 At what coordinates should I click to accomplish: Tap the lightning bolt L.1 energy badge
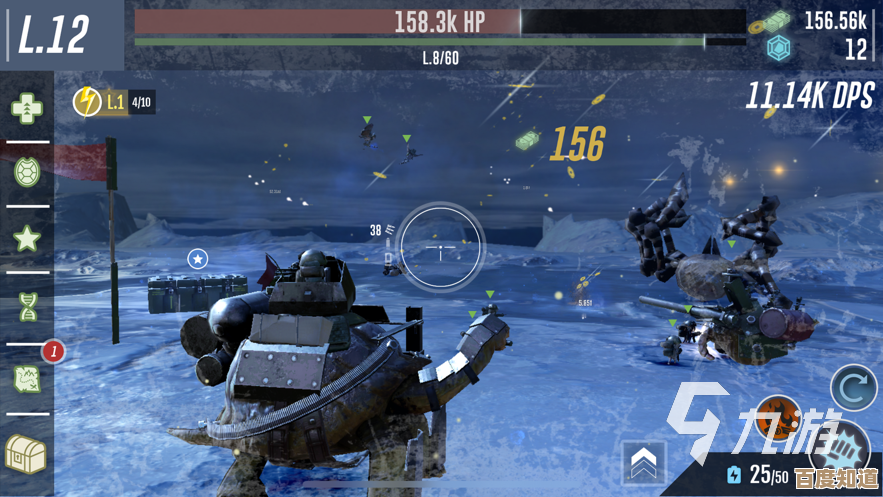tap(87, 101)
